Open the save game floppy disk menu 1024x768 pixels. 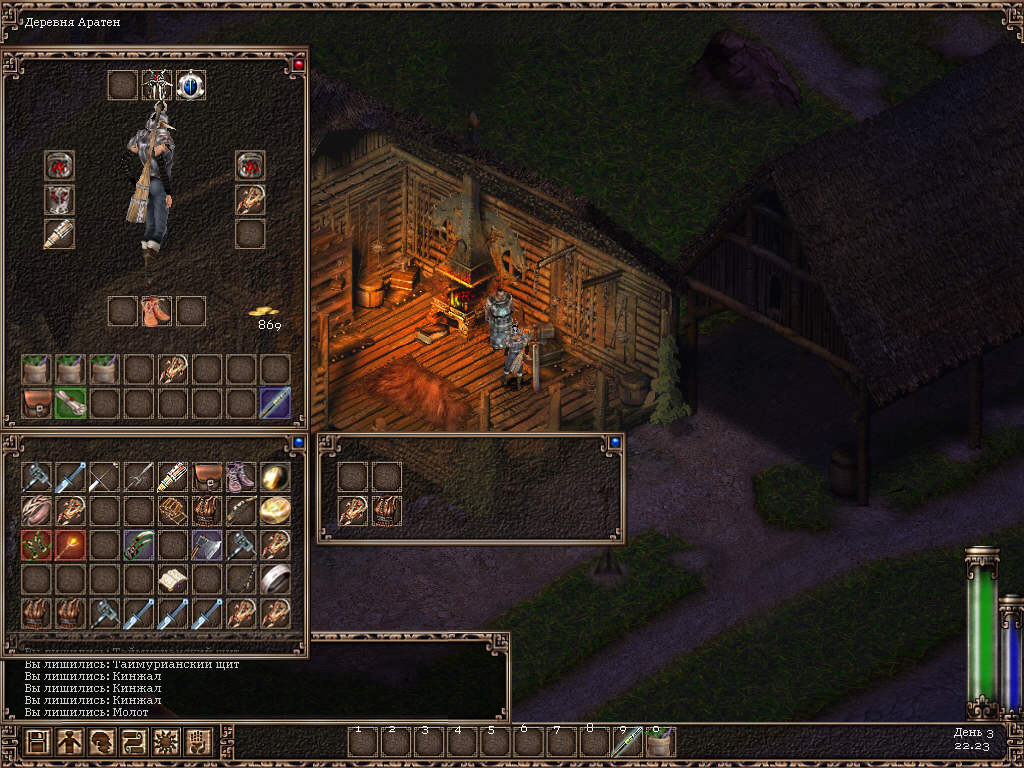point(38,742)
